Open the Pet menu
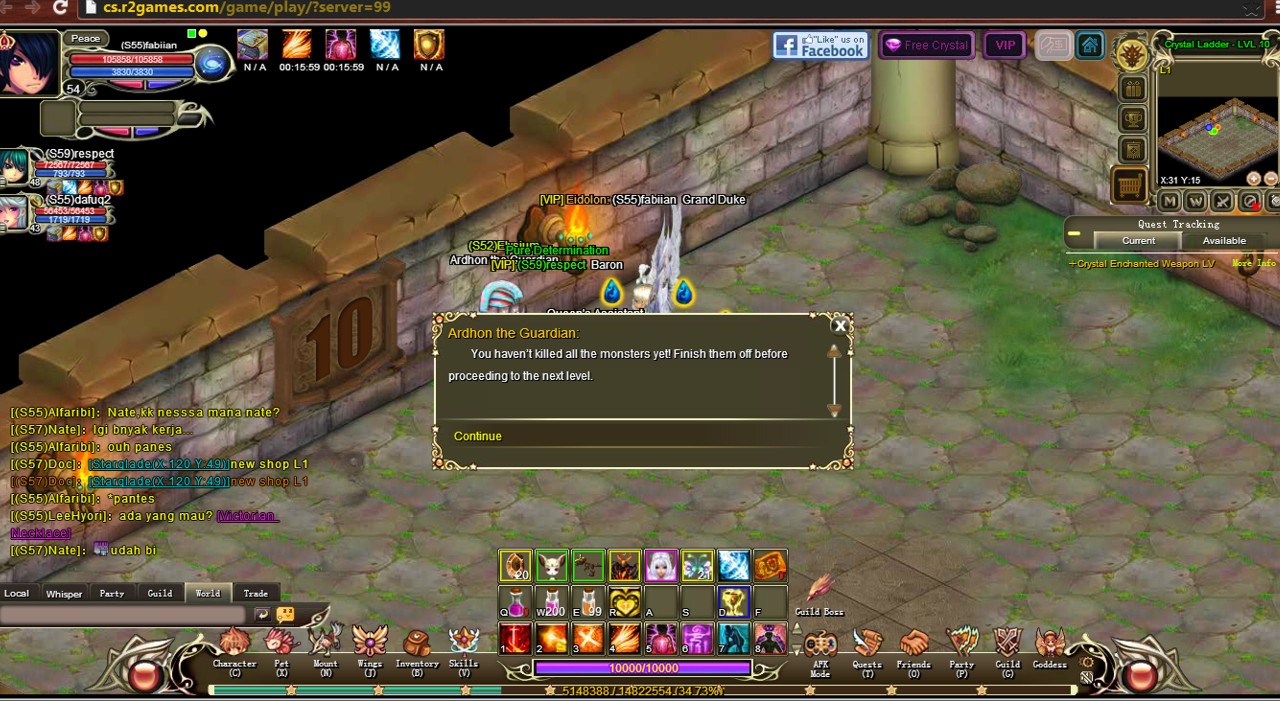Screen dimensions: 1280x701 coord(282,646)
